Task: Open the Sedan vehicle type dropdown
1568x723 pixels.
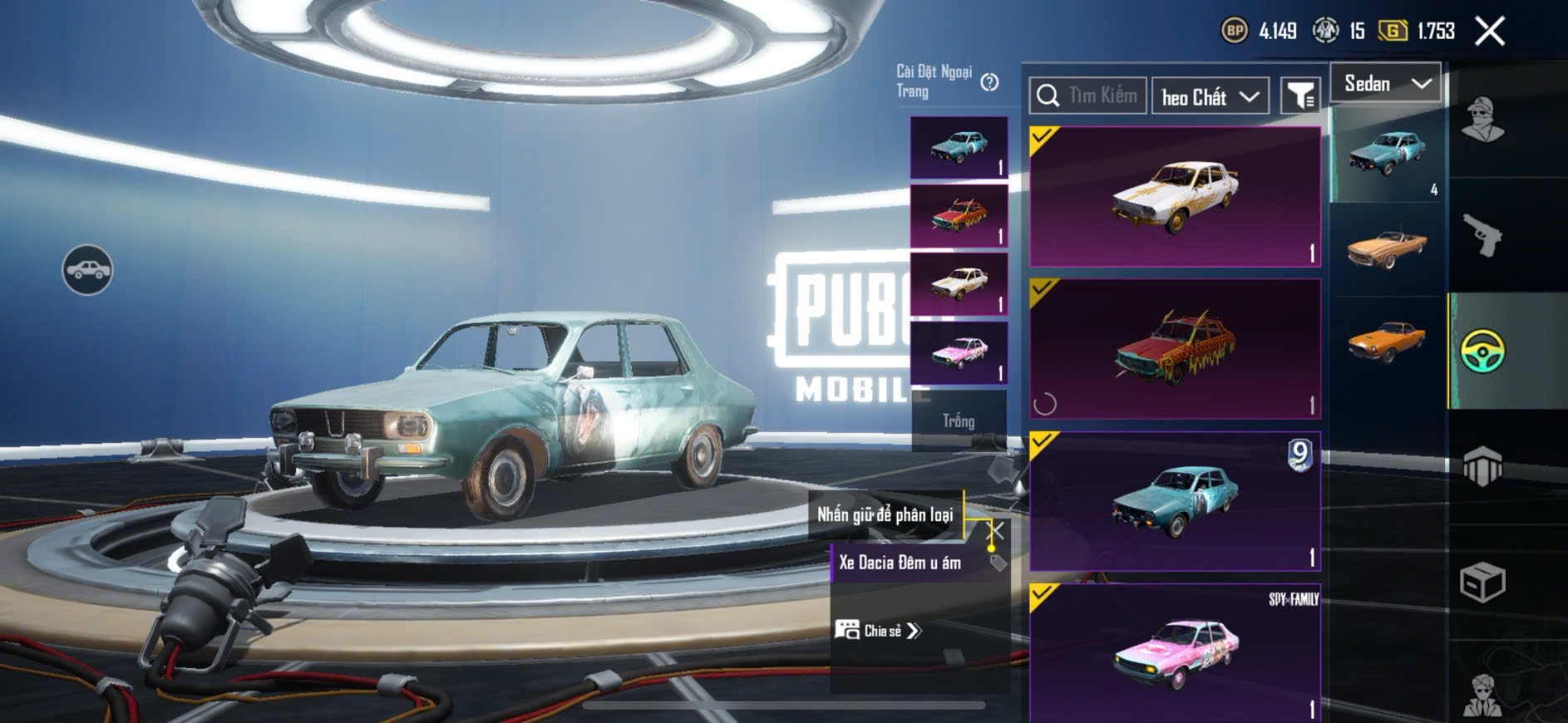Action: pyautogui.click(x=1386, y=84)
